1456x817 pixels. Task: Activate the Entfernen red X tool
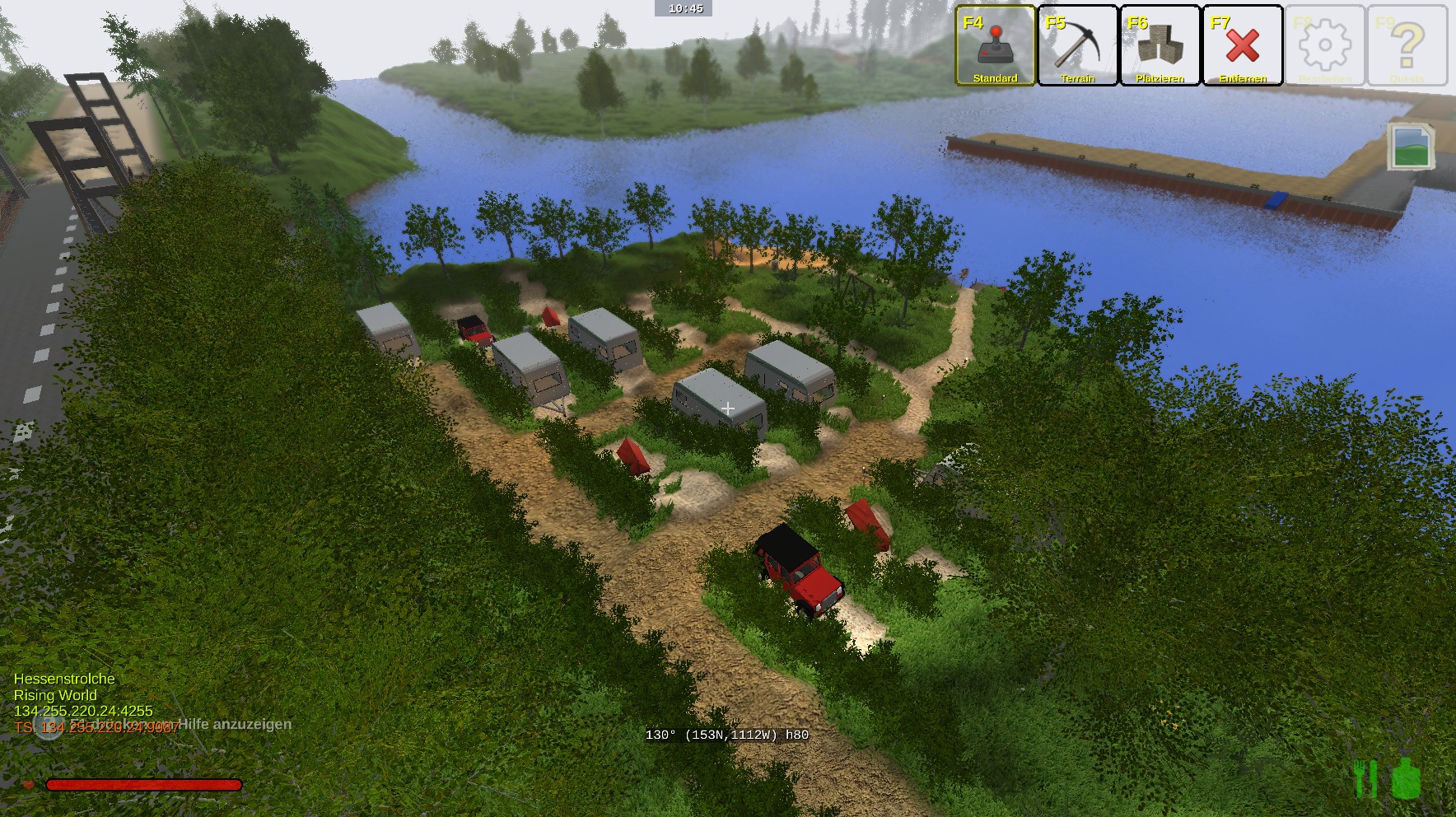(x=1243, y=45)
